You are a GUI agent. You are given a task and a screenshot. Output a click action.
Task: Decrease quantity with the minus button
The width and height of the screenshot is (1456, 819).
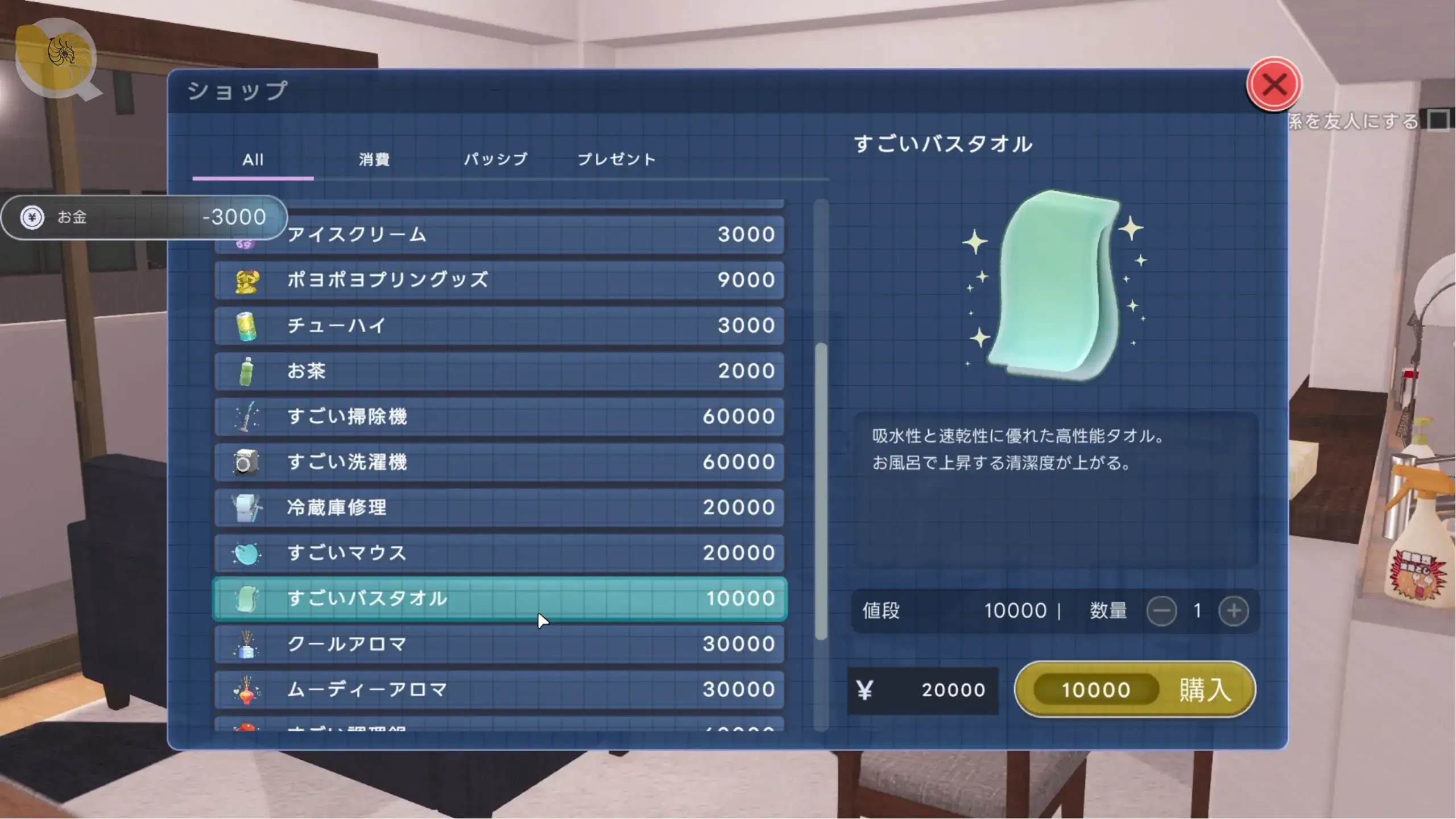[1161, 611]
